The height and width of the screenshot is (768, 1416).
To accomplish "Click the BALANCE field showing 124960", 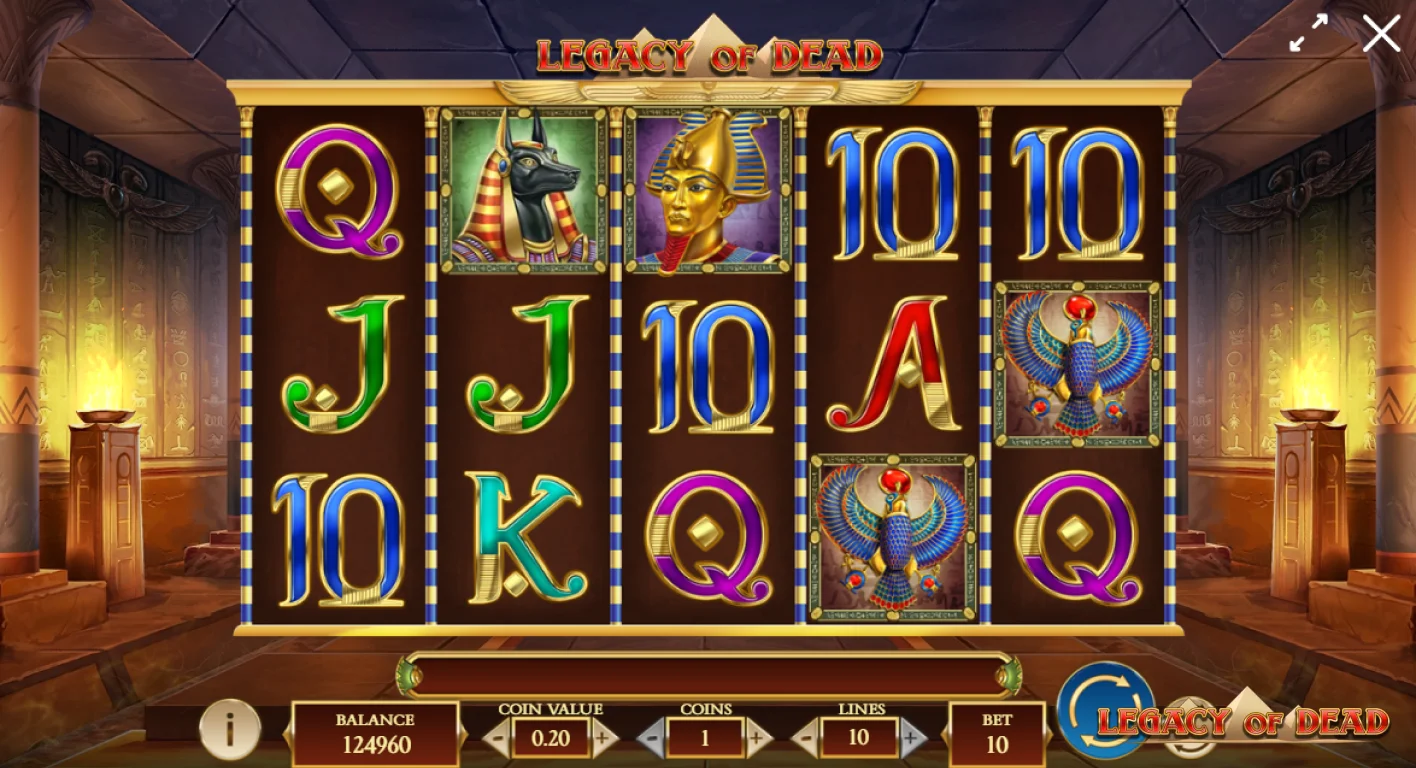I will pos(373,732).
